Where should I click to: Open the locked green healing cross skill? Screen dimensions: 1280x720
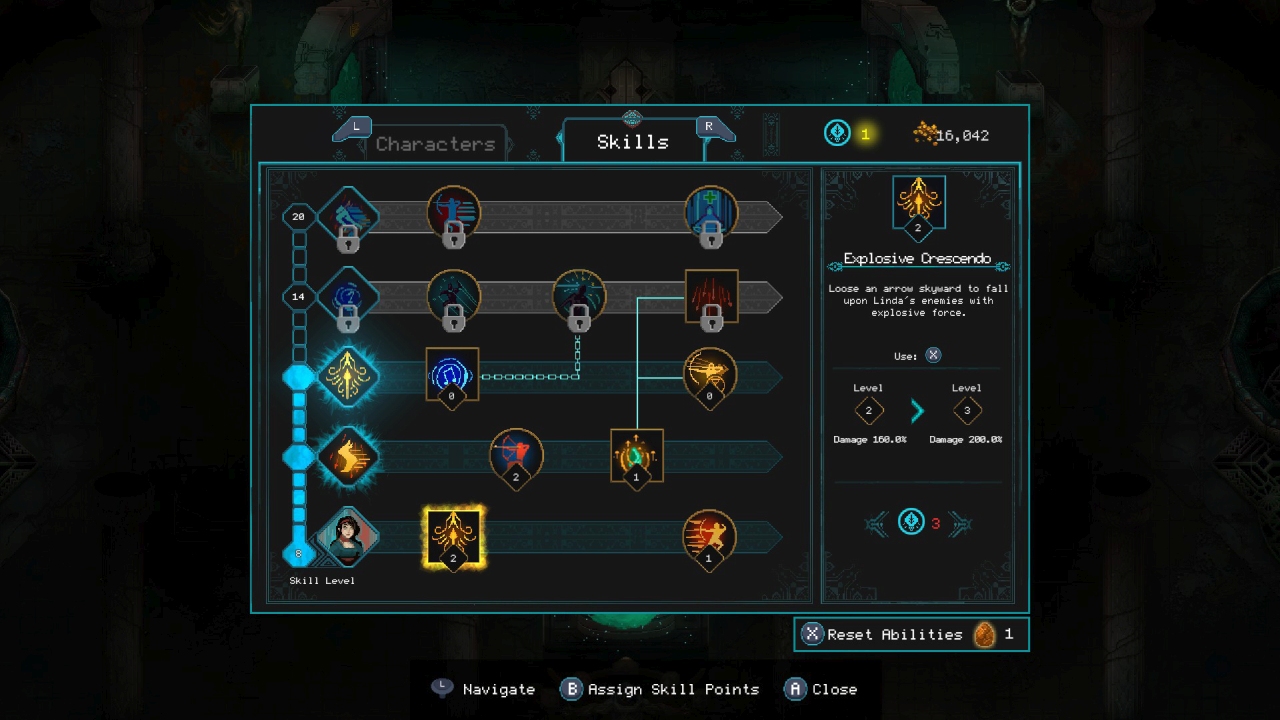click(x=710, y=212)
